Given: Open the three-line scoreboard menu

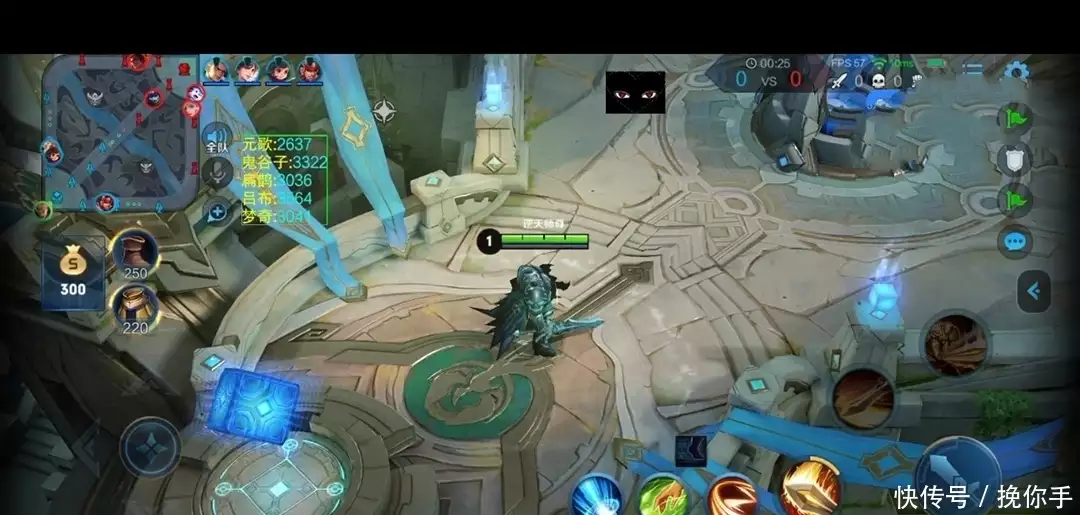Looking at the screenshot, I should pos(973,69).
